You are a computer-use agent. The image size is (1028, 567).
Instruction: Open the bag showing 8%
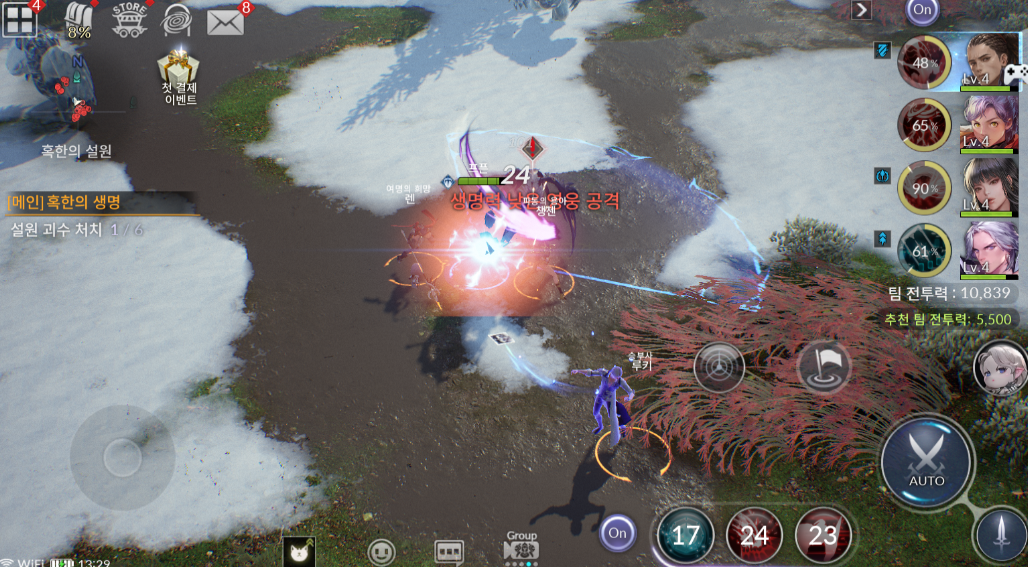tap(78, 19)
